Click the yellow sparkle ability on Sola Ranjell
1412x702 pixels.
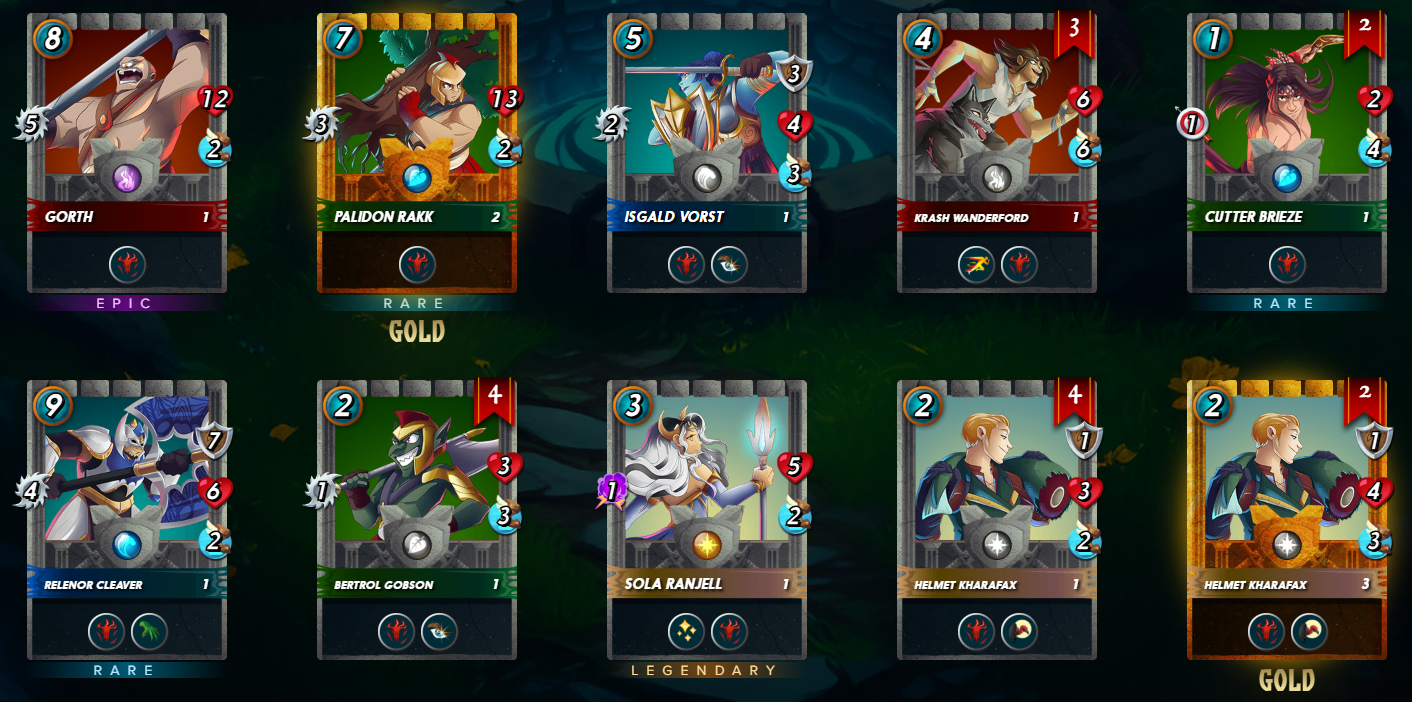(686, 632)
